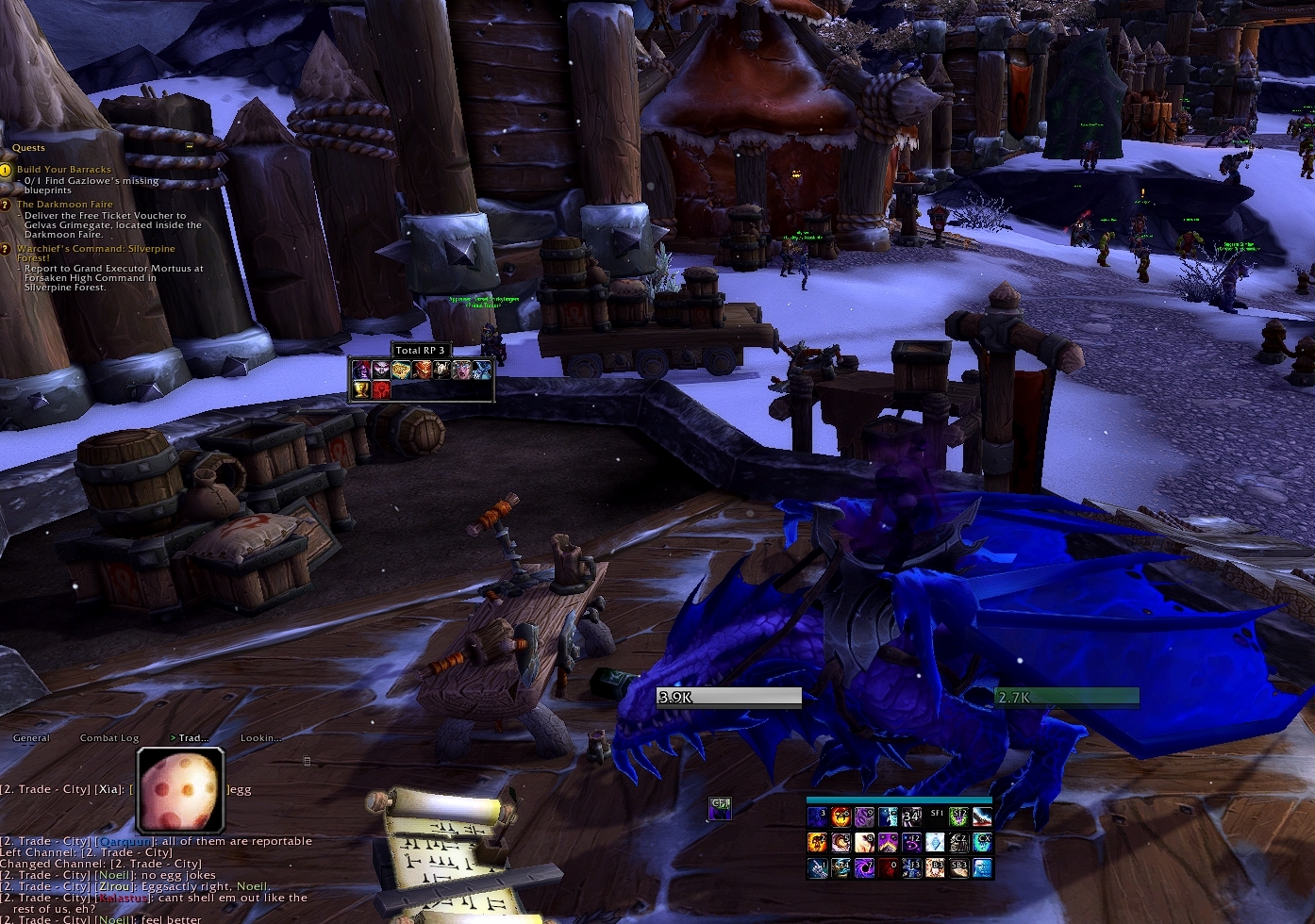Open the map parchment icon on Total RP 3 toolbar

click(400, 369)
